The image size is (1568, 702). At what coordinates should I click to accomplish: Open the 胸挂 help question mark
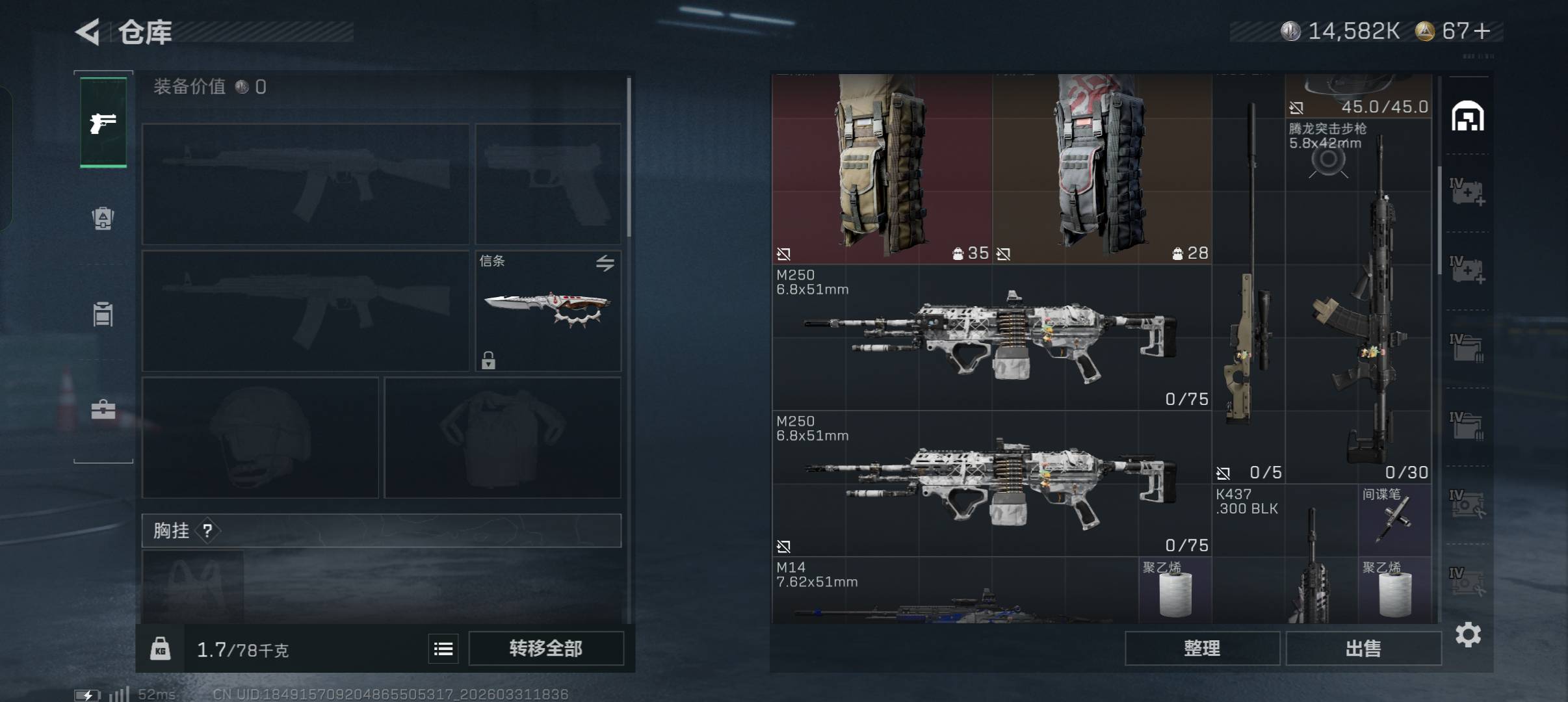click(x=207, y=531)
